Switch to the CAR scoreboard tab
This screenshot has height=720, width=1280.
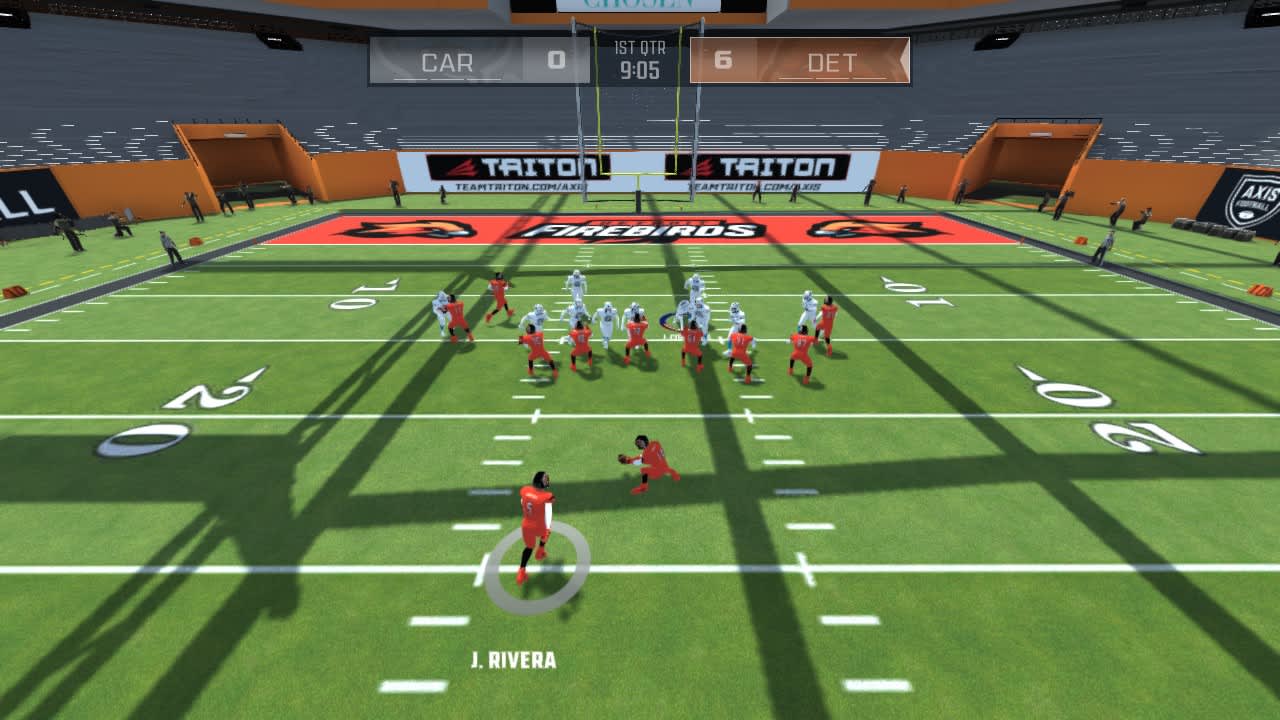coord(448,62)
